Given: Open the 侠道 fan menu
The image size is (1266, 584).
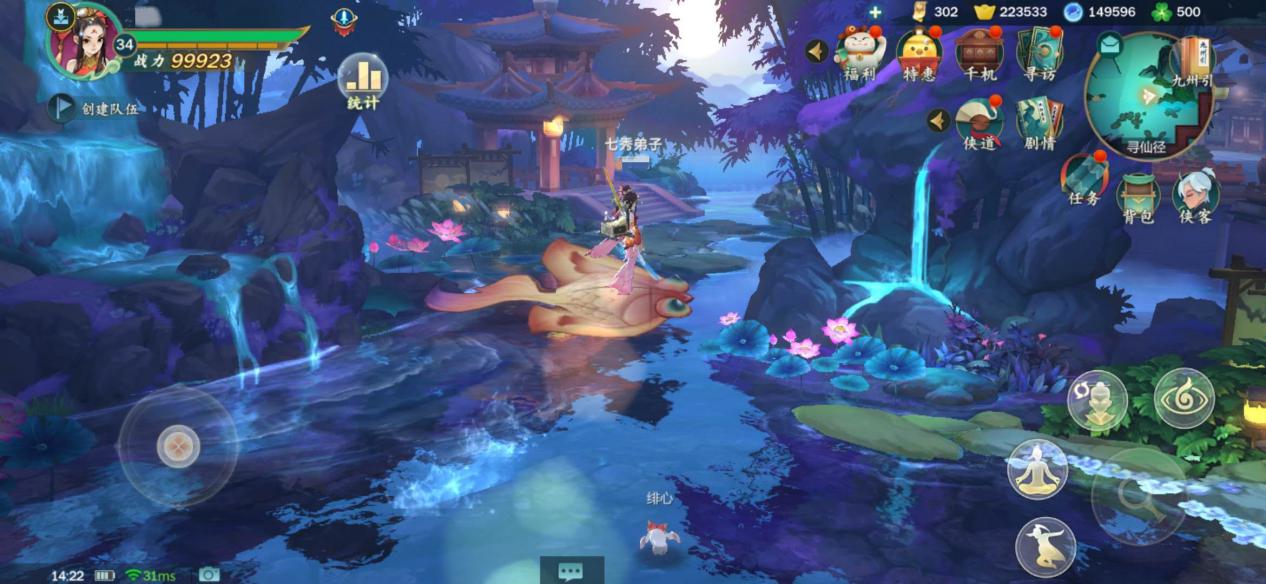Looking at the screenshot, I should pos(979,124).
